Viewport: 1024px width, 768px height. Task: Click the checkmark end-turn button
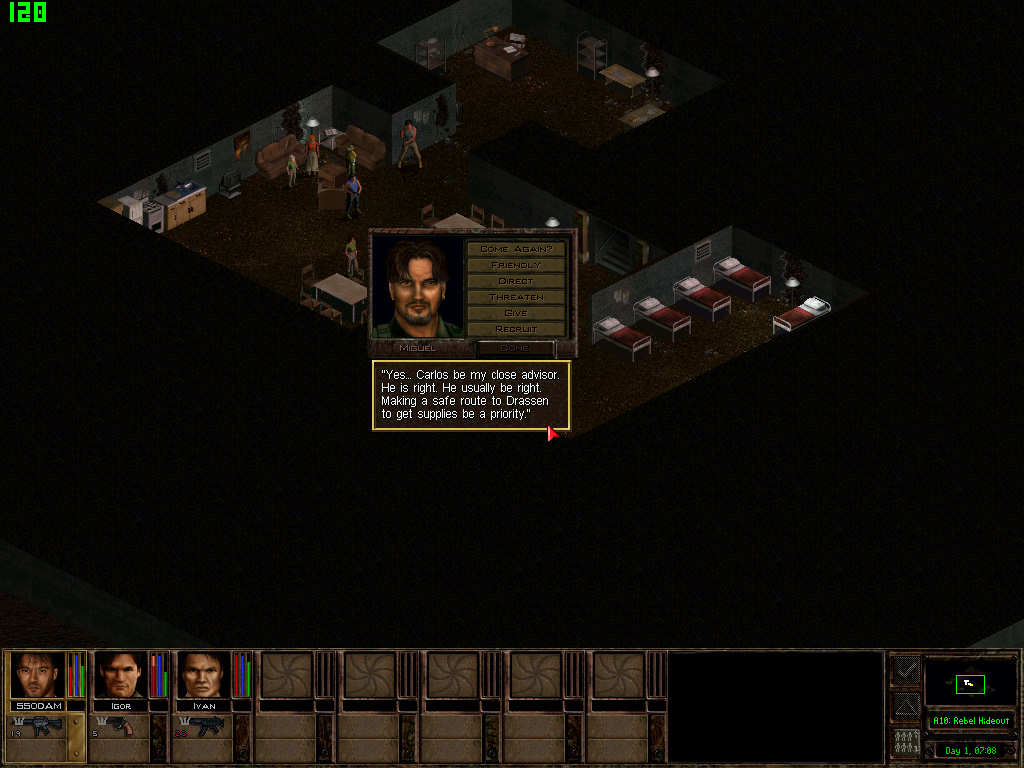coord(905,671)
